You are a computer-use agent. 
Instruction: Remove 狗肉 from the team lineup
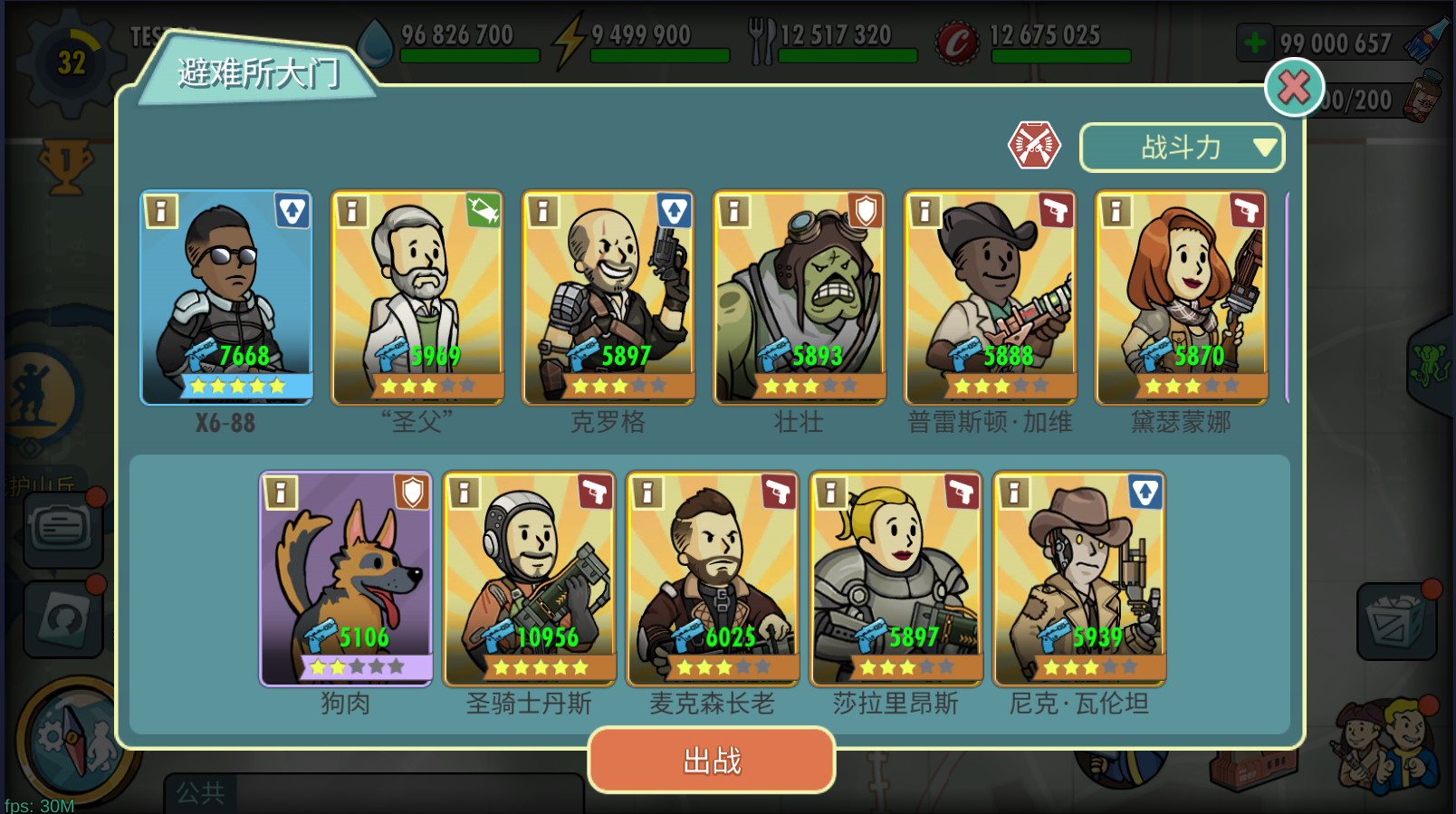pyautogui.click(x=346, y=578)
